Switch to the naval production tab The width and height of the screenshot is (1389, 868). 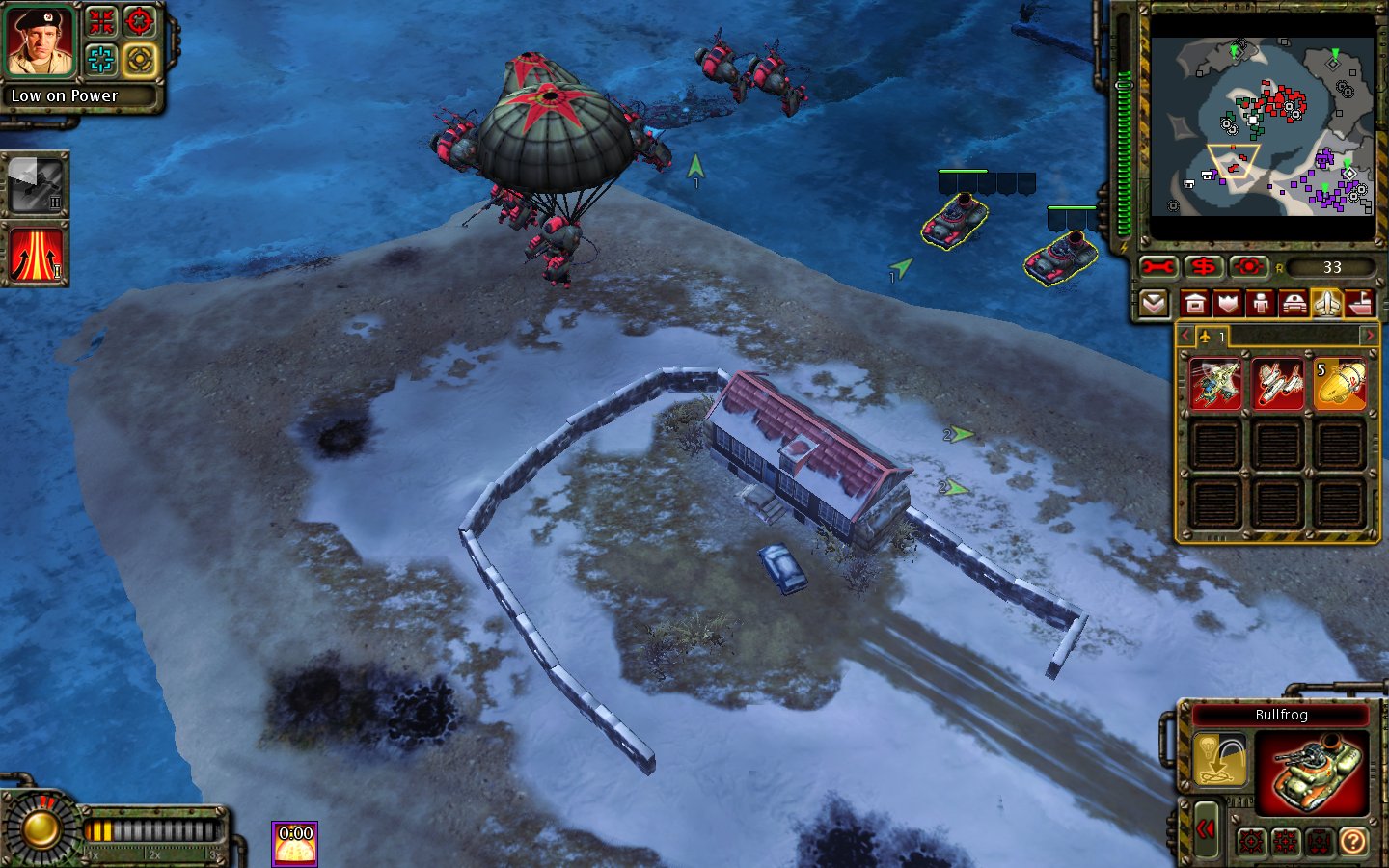point(1360,304)
